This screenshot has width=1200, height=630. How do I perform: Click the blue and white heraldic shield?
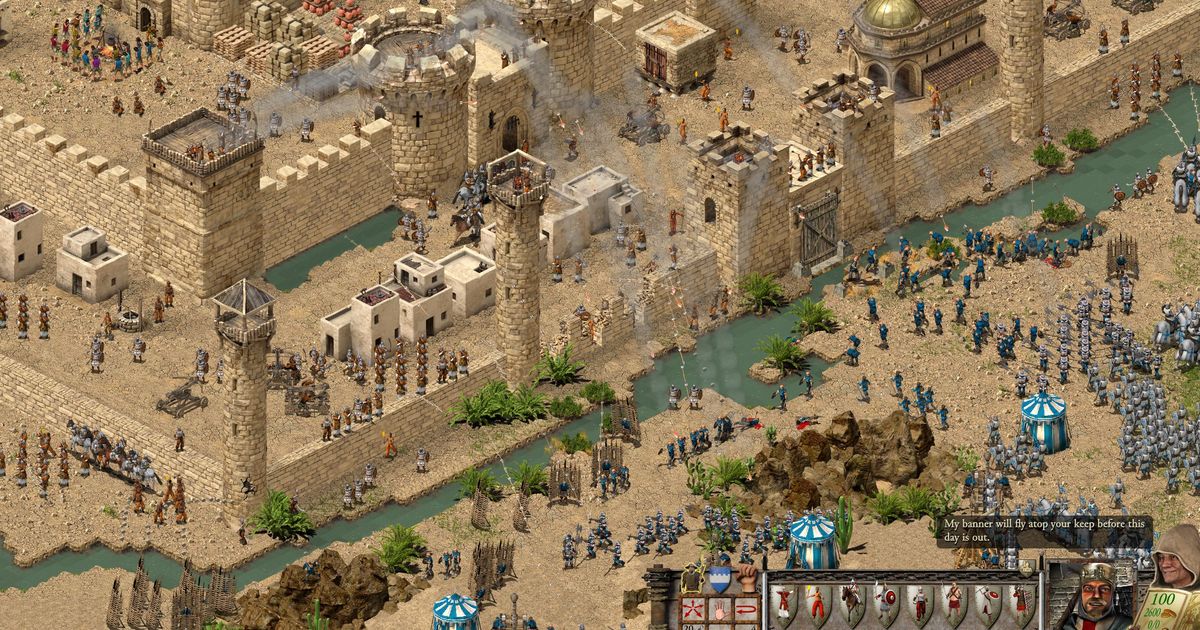tap(719, 579)
